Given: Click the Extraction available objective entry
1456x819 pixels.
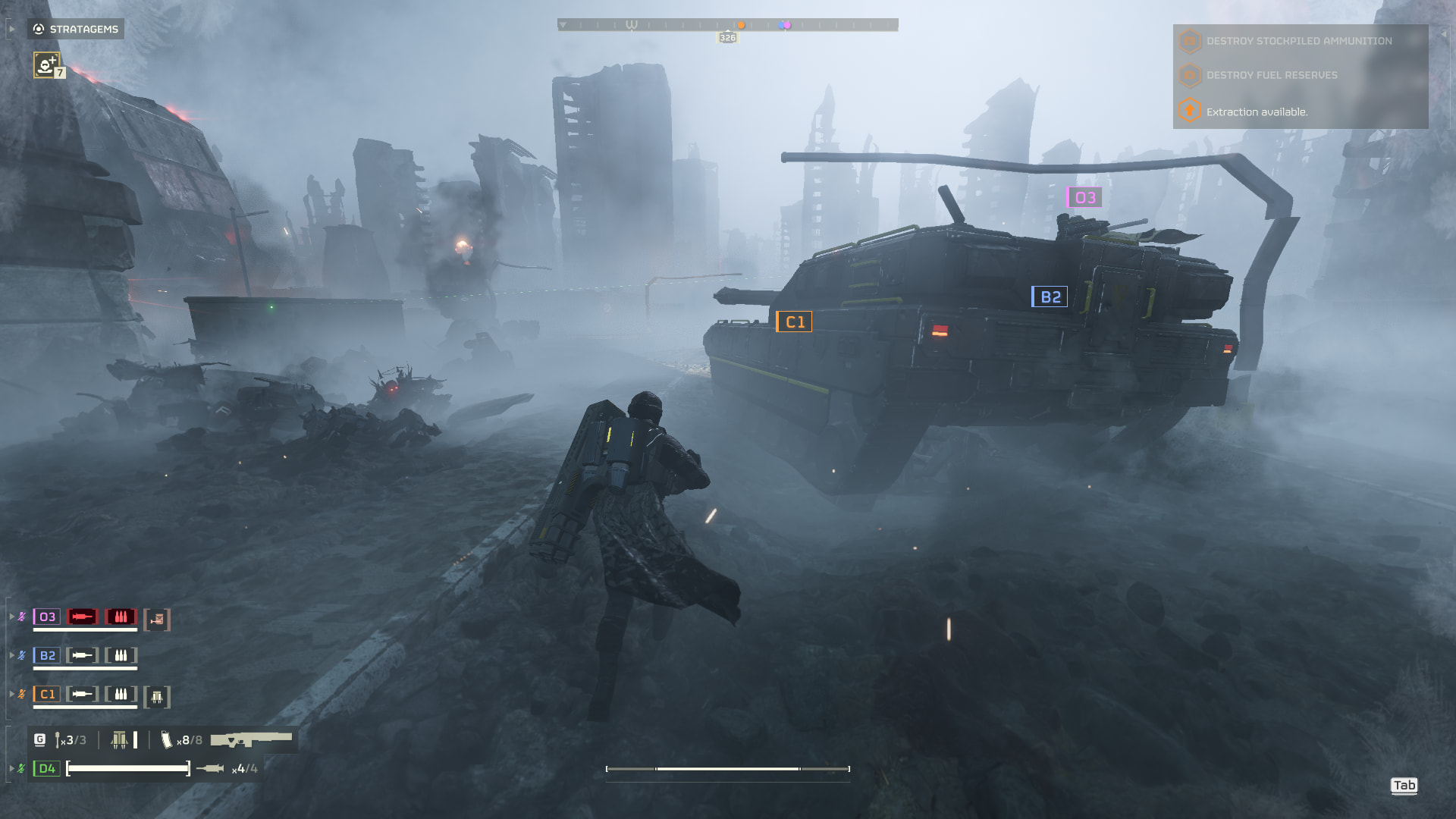Looking at the screenshot, I should coord(1256,111).
